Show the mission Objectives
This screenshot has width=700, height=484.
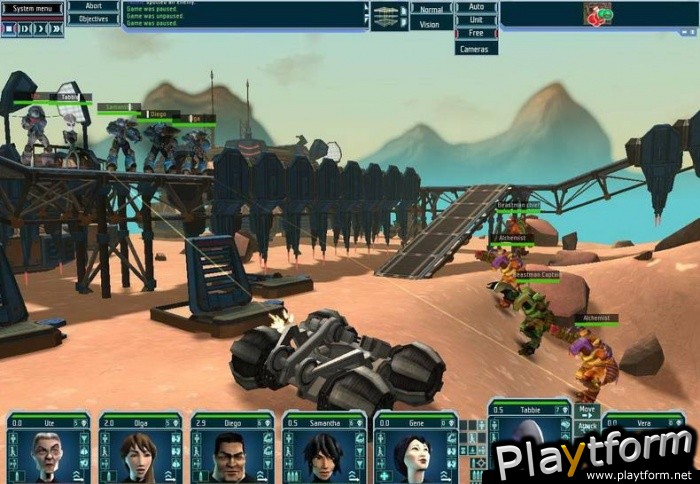click(x=93, y=19)
